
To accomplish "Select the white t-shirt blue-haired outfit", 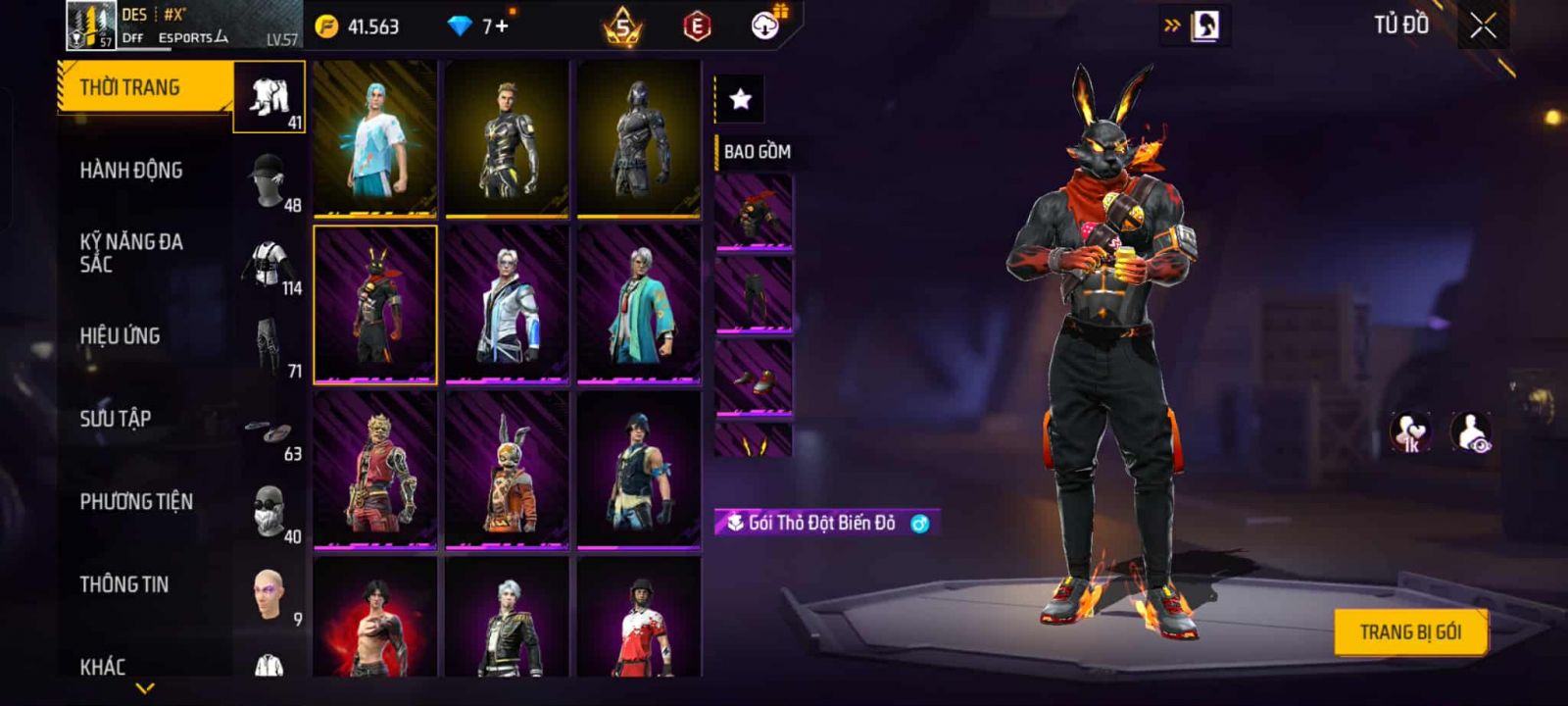I will click(x=375, y=137).
